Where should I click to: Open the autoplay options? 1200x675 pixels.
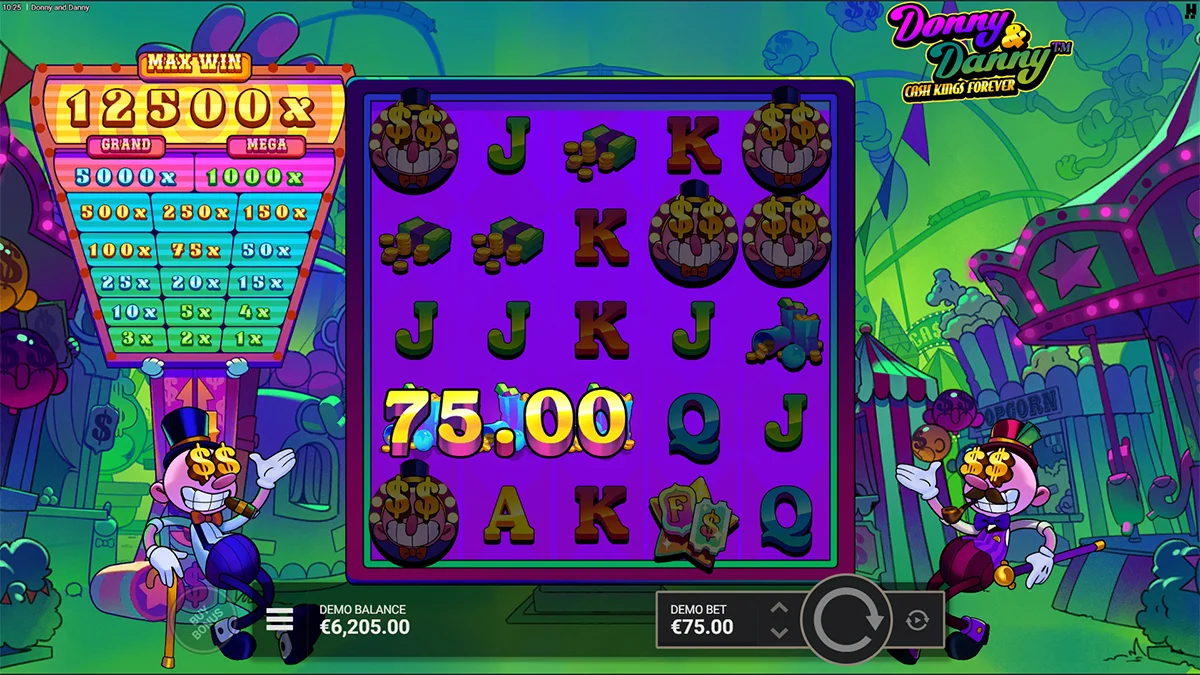click(x=917, y=621)
